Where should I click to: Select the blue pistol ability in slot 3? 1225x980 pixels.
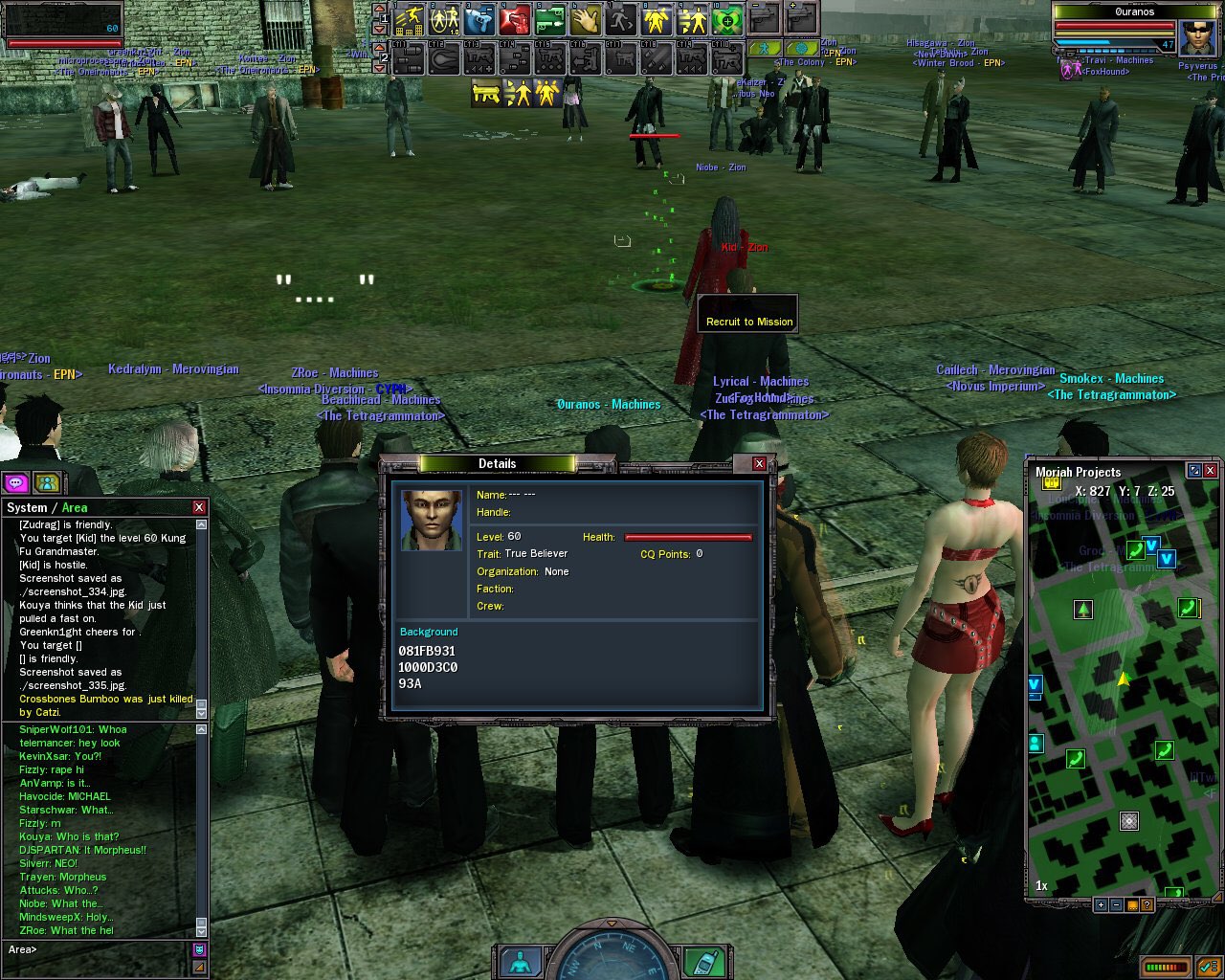[x=479, y=18]
